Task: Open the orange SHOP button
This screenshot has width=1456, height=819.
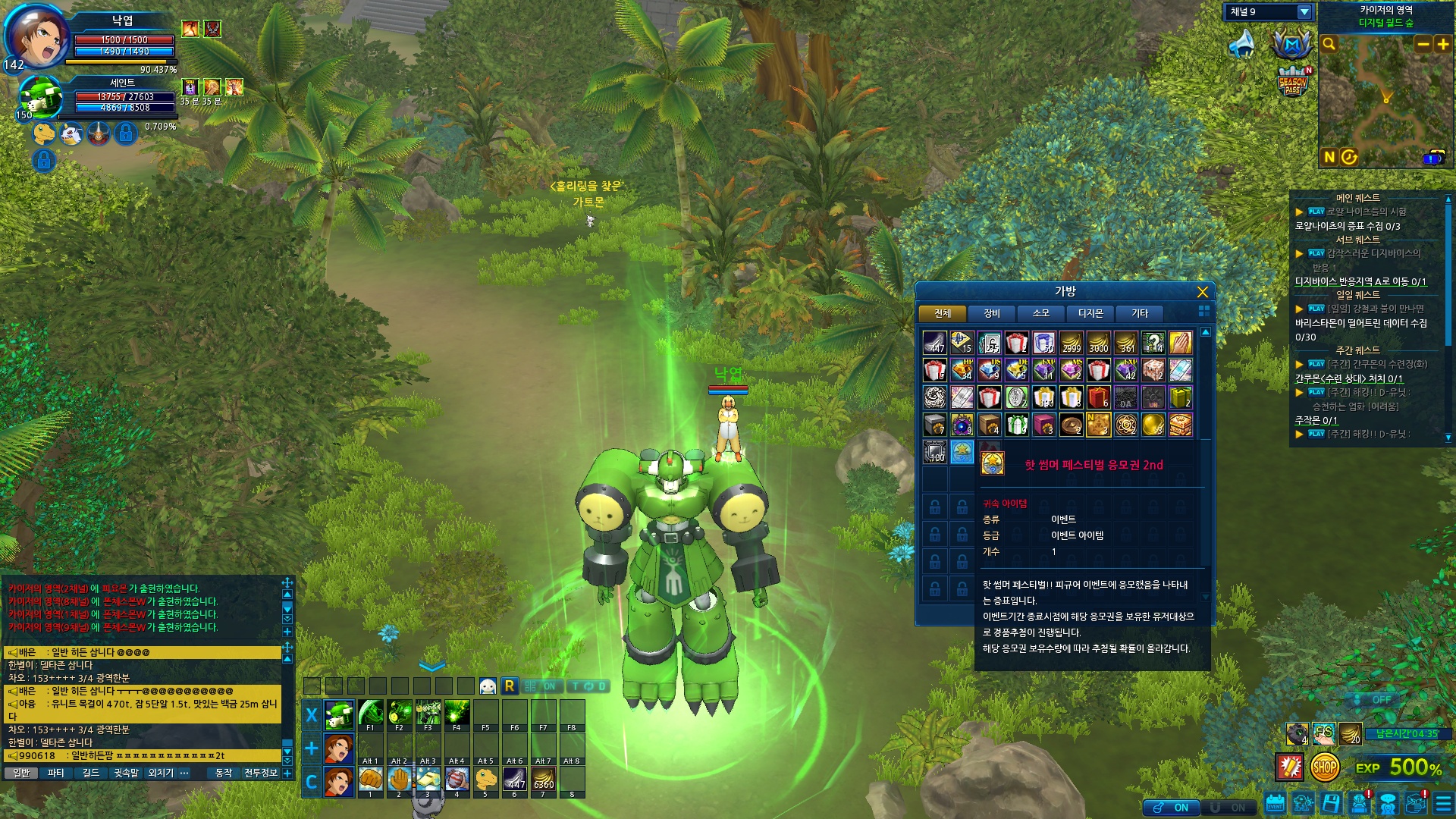Action: [1324, 767]
